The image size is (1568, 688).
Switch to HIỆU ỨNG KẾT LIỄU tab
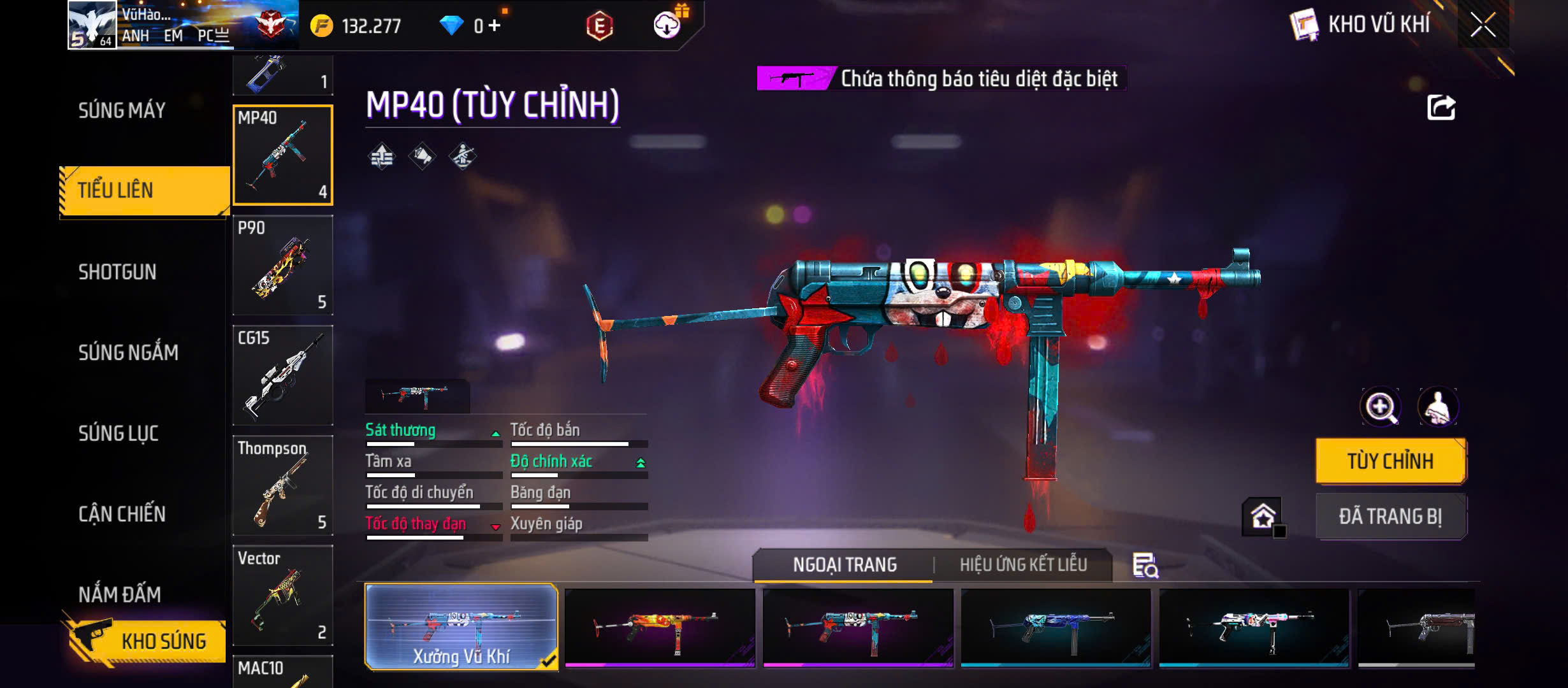pos(1023,564)
